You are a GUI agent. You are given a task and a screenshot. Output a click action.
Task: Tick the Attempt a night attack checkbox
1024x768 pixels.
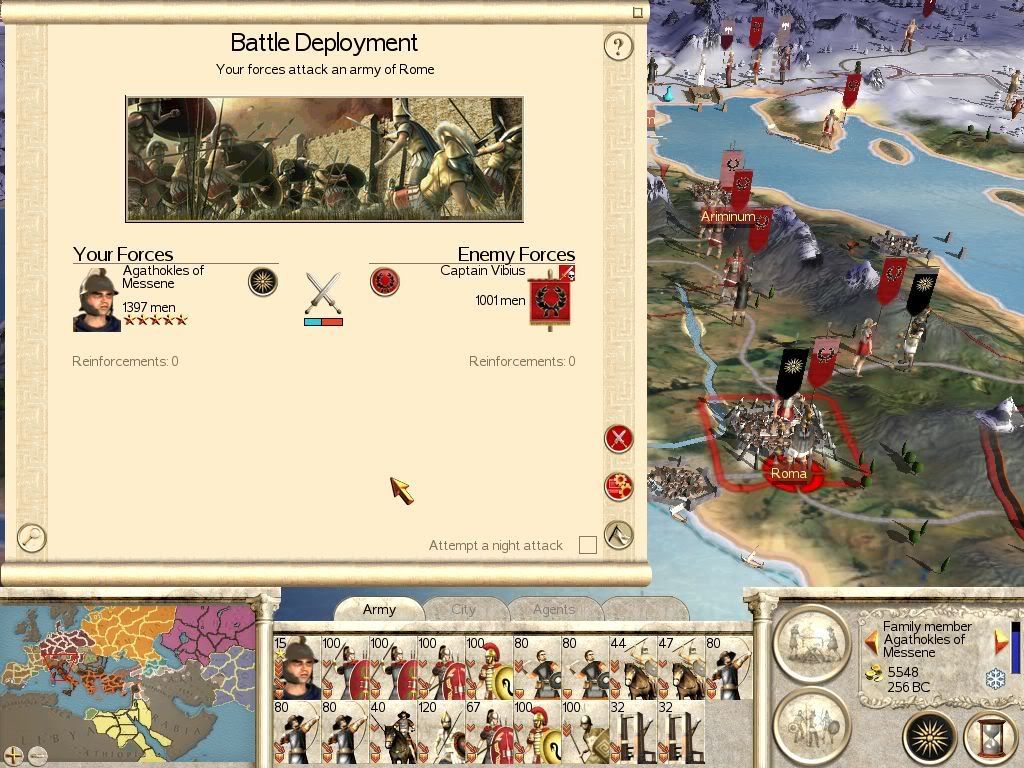point(588,545)
